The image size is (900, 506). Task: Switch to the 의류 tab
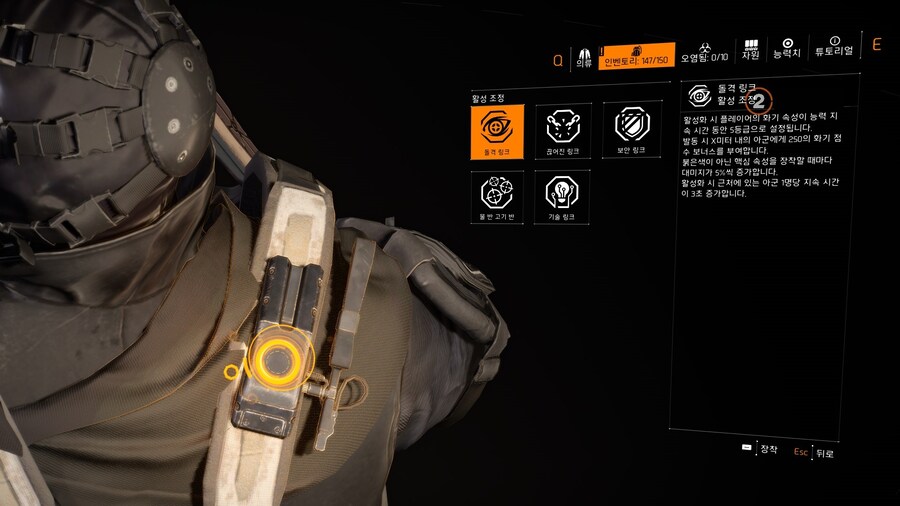click(584, 57)
